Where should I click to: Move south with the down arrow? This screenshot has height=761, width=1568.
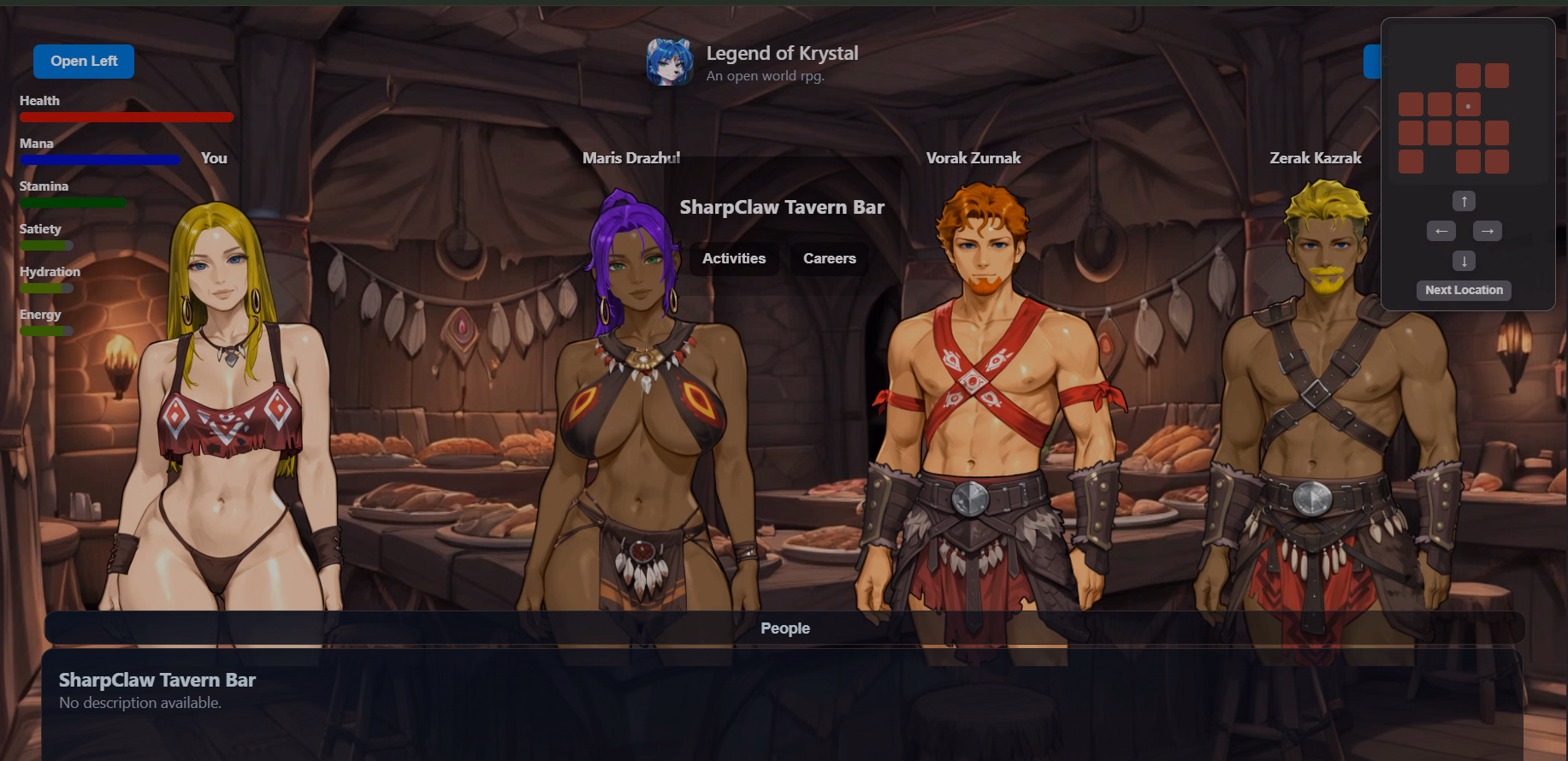[1464, 261]
